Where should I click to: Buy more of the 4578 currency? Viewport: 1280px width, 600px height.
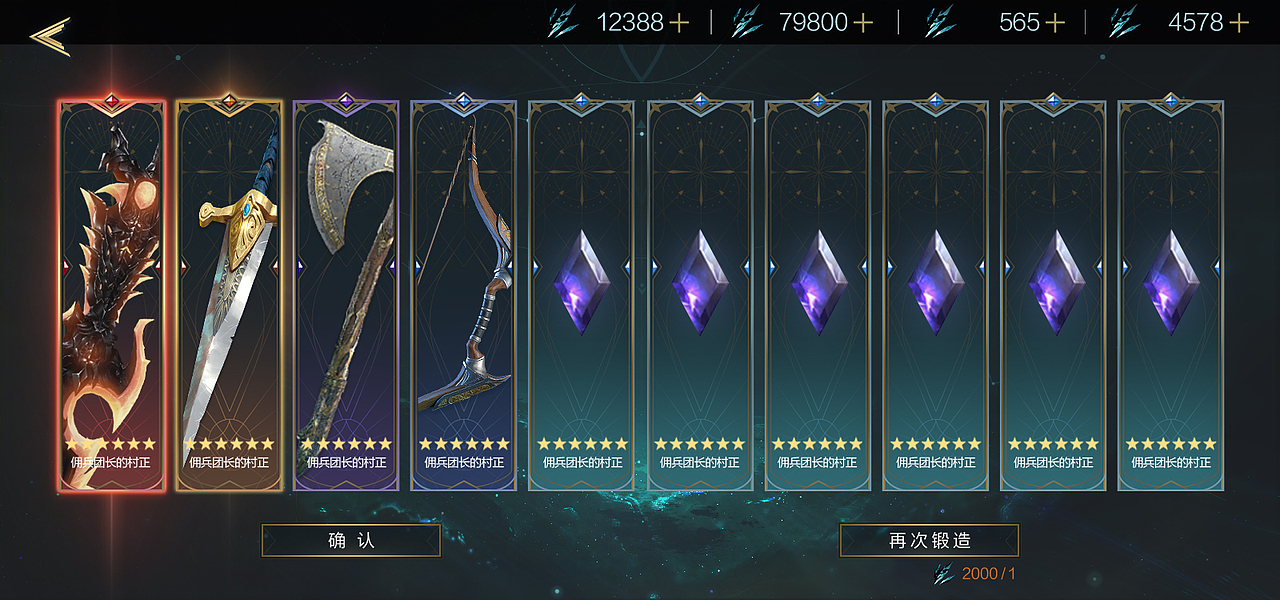(1239, 23)
